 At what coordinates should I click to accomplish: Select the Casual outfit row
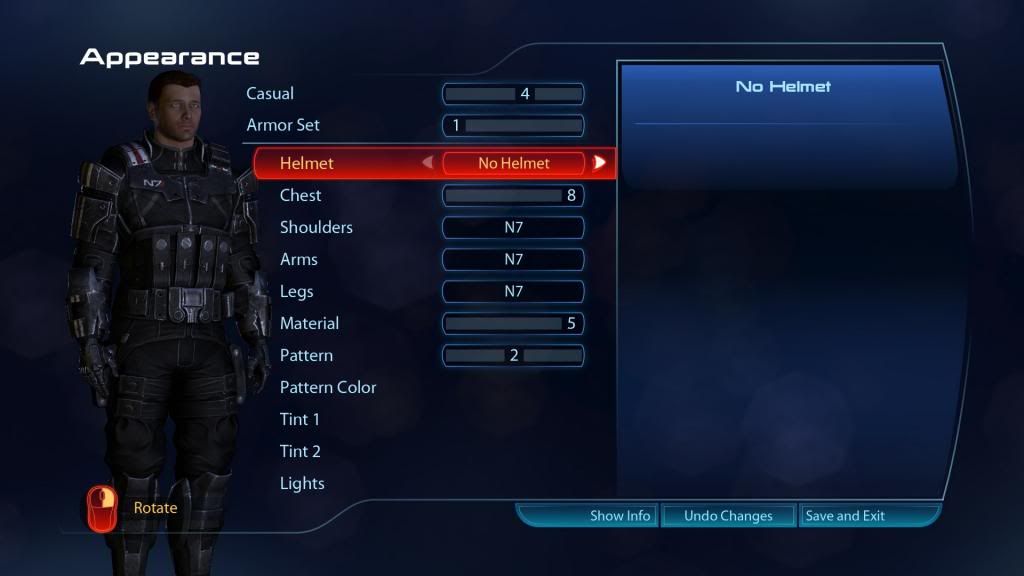coord(270,94)
